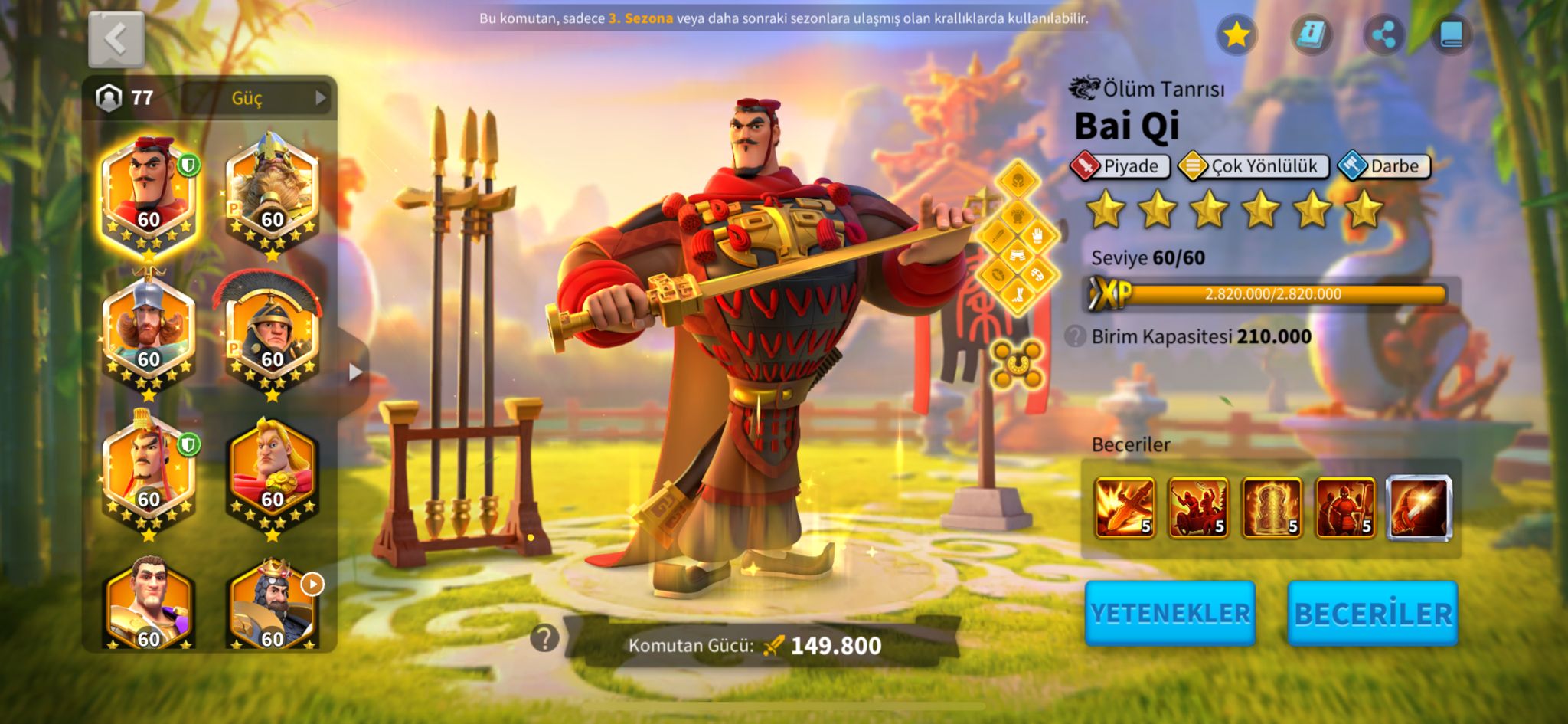Viewport: 1568px width, 724px height.
Task: Show help for Birim Kapasitesi
Action: pyautogui.click(x=1075, y=336)
